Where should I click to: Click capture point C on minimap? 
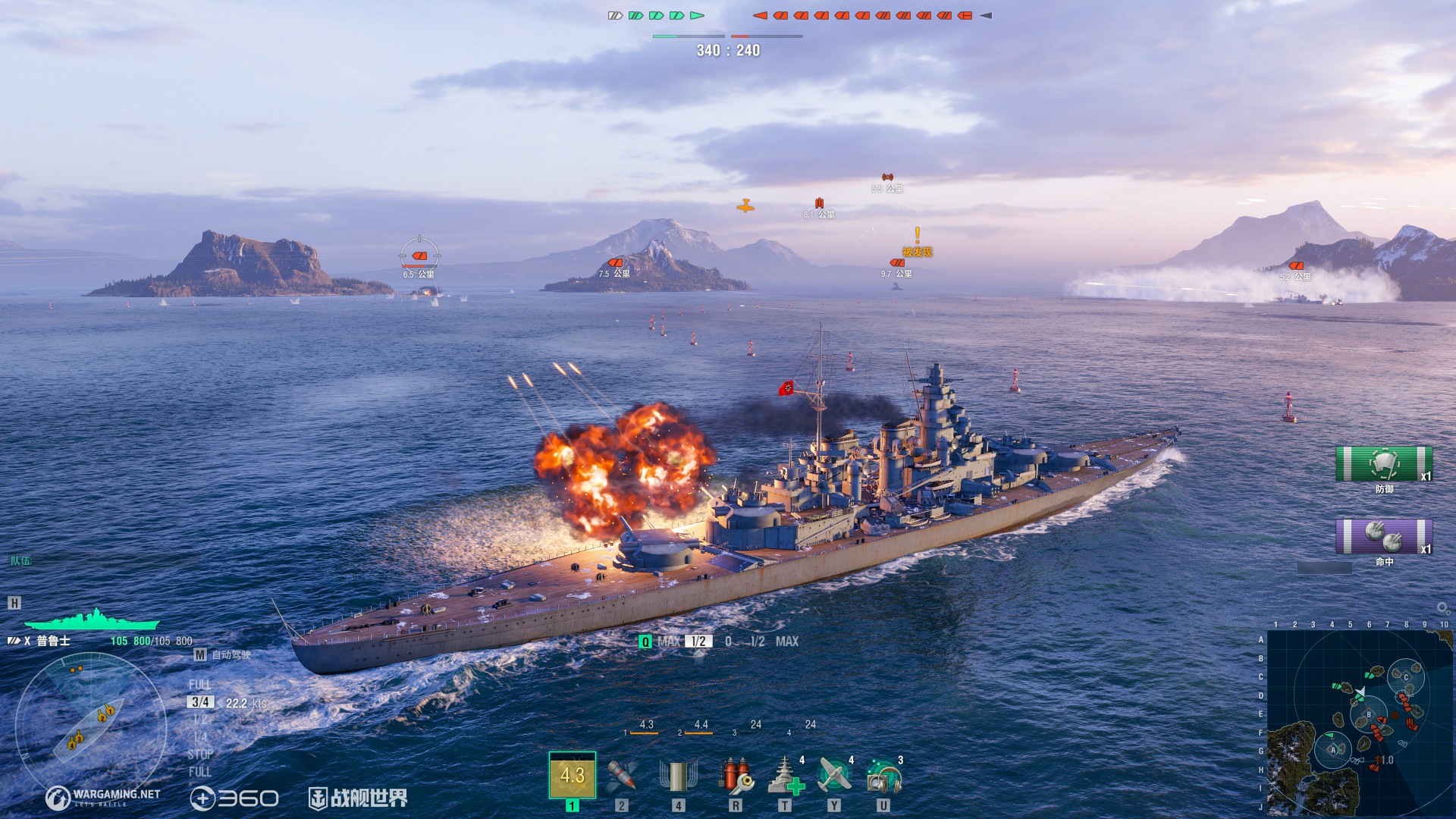[1405, 677]
